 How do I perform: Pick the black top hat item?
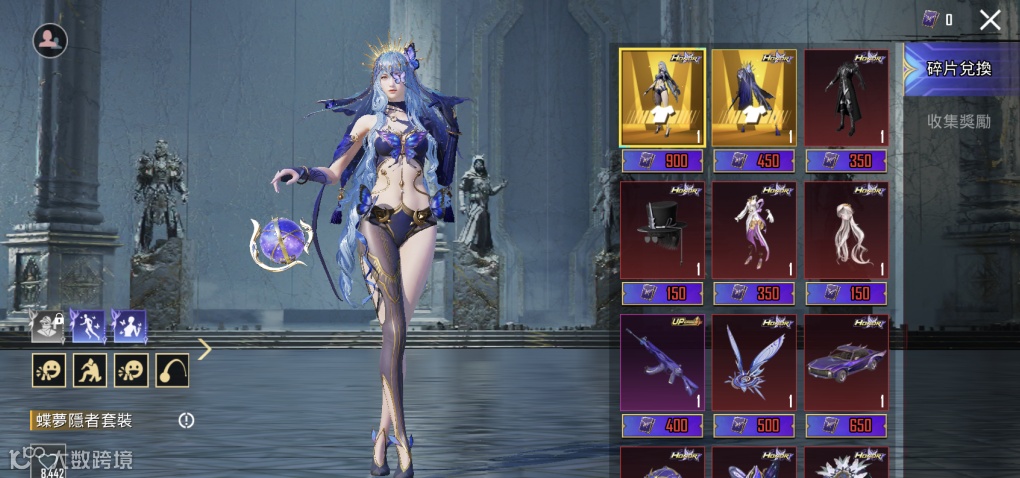pyautogui.click(x=662, y=230)
